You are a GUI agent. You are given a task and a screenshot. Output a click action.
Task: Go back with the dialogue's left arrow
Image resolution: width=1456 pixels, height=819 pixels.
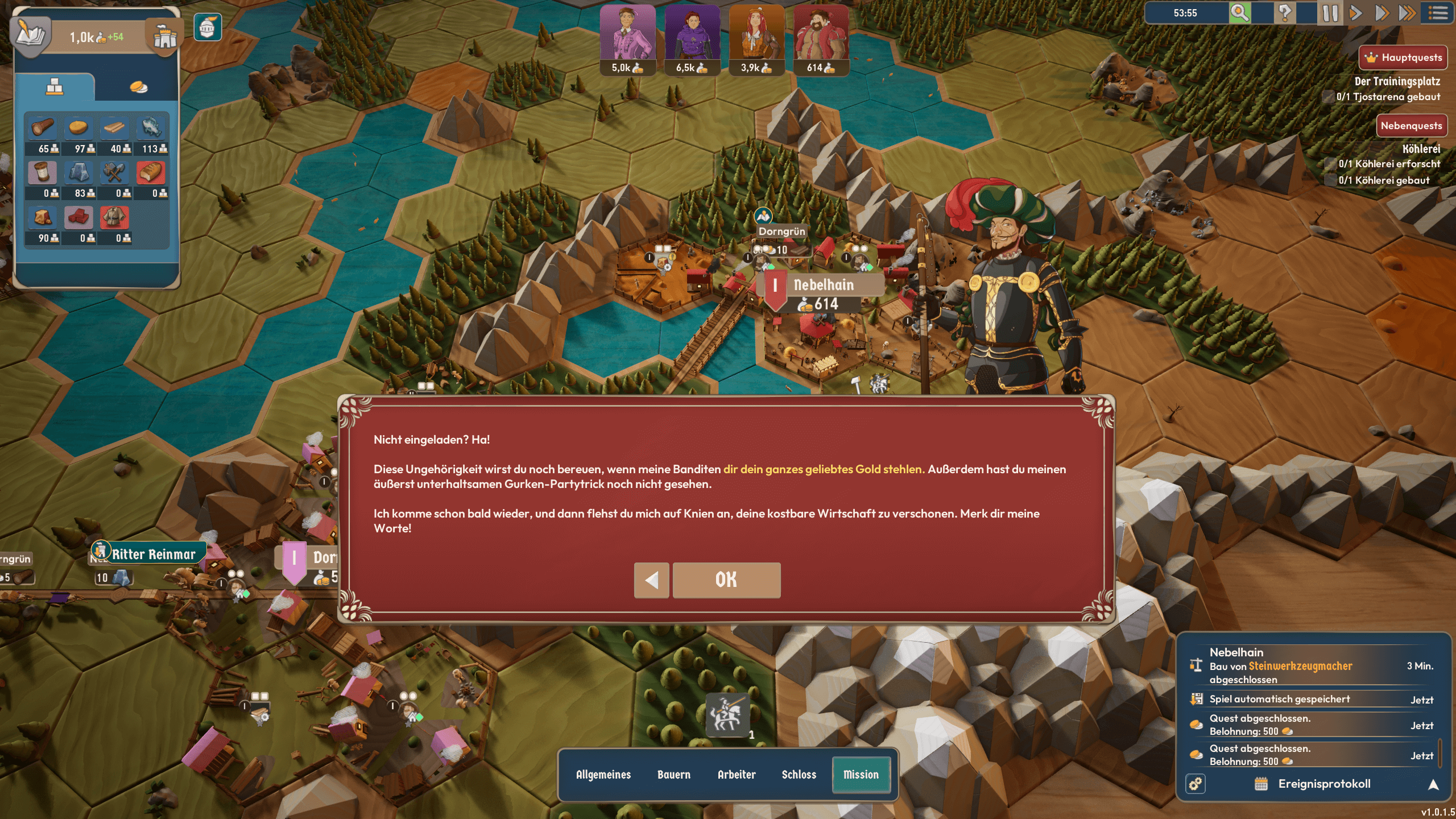coord(651,580)
